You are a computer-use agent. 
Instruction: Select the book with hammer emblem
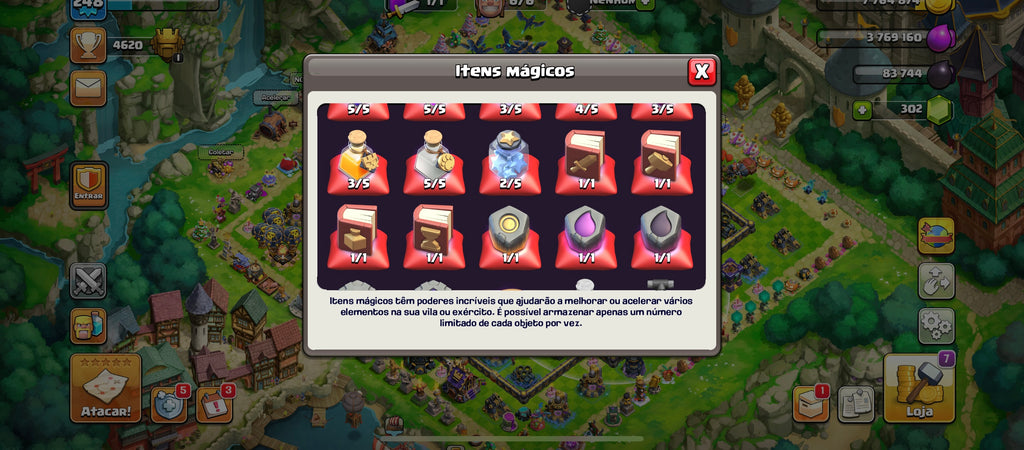(x=660, y=158)
